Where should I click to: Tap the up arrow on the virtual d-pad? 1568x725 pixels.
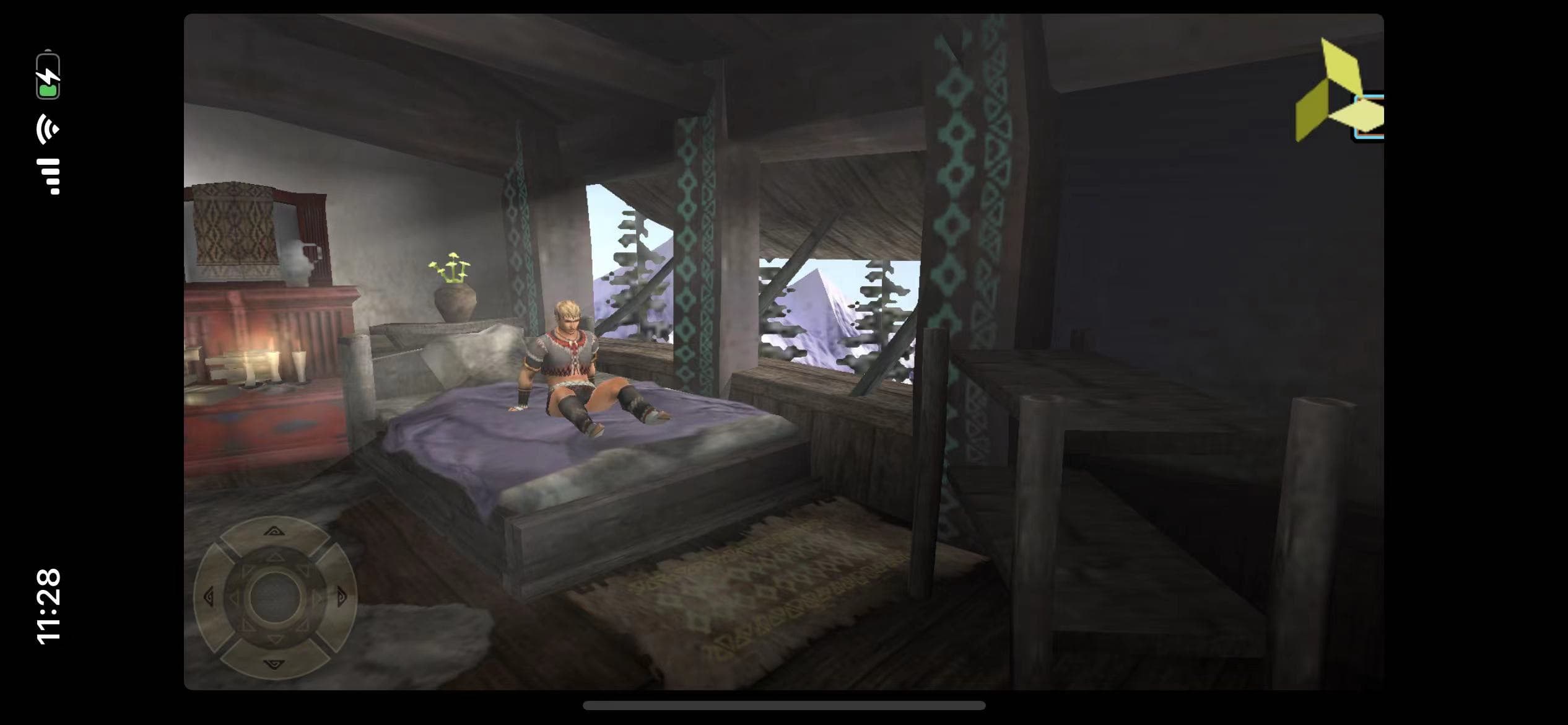(x=274, y=532)
